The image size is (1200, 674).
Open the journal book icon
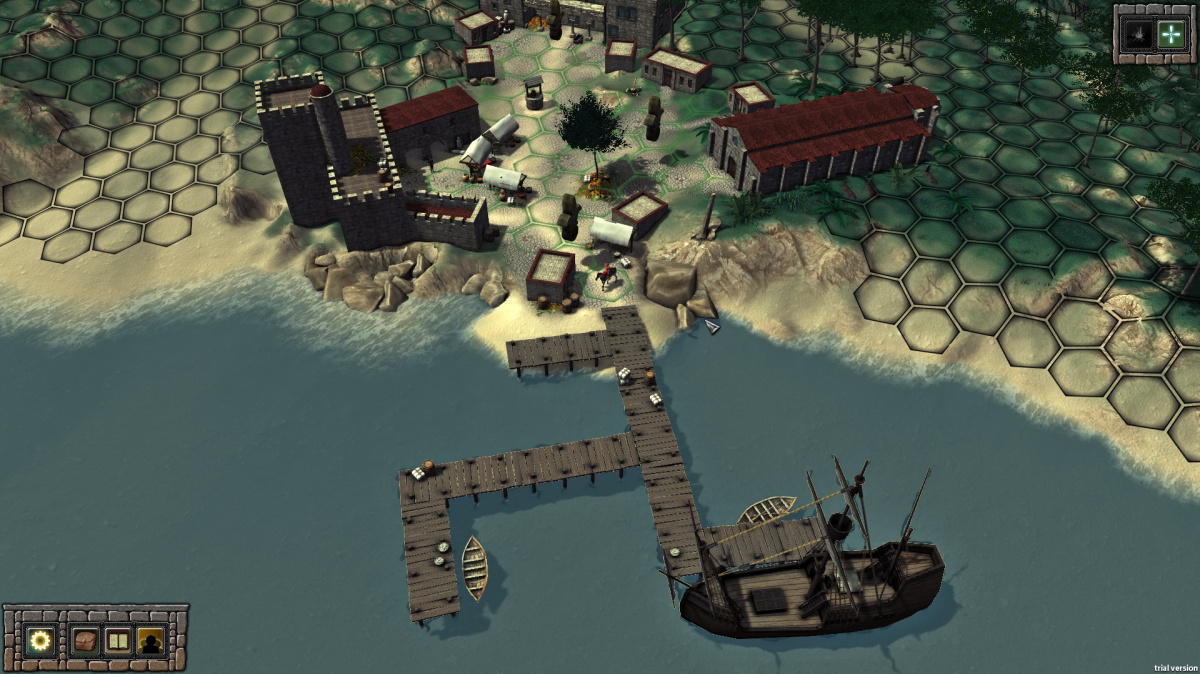click(118, 640)
